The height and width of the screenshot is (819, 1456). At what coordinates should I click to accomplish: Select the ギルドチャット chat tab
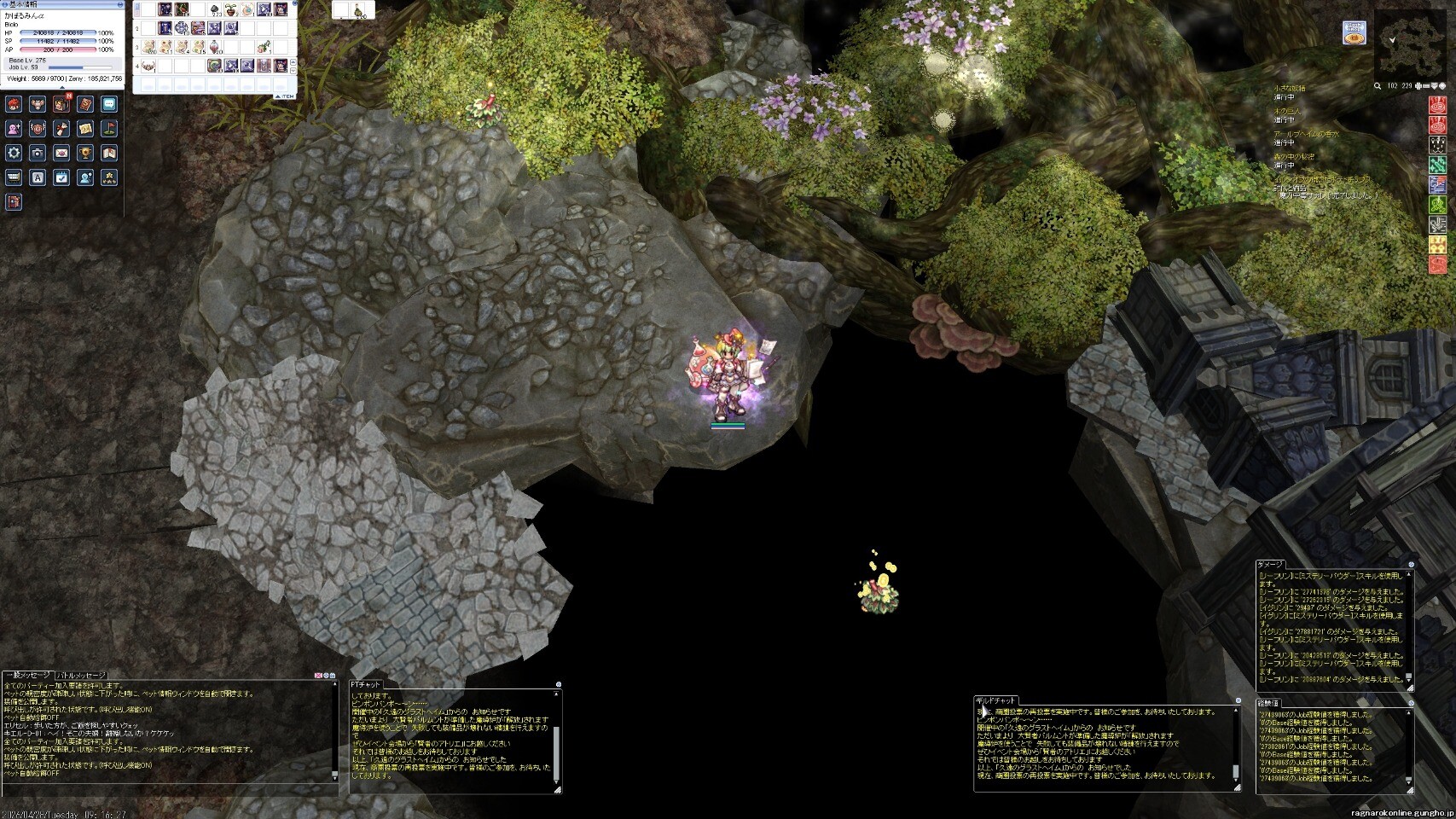995,700
